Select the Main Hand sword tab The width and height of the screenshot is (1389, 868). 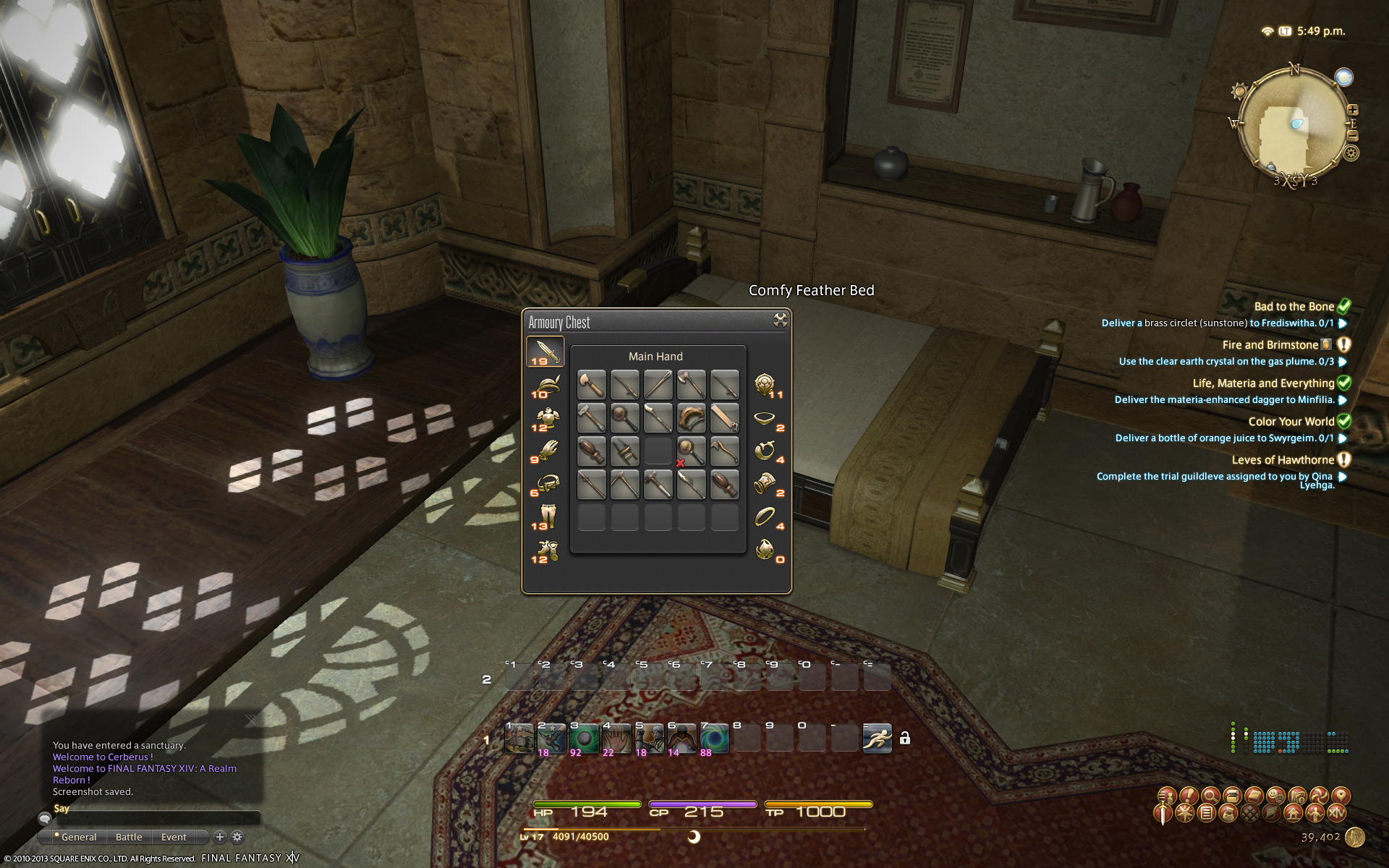(x=545, y=352)
